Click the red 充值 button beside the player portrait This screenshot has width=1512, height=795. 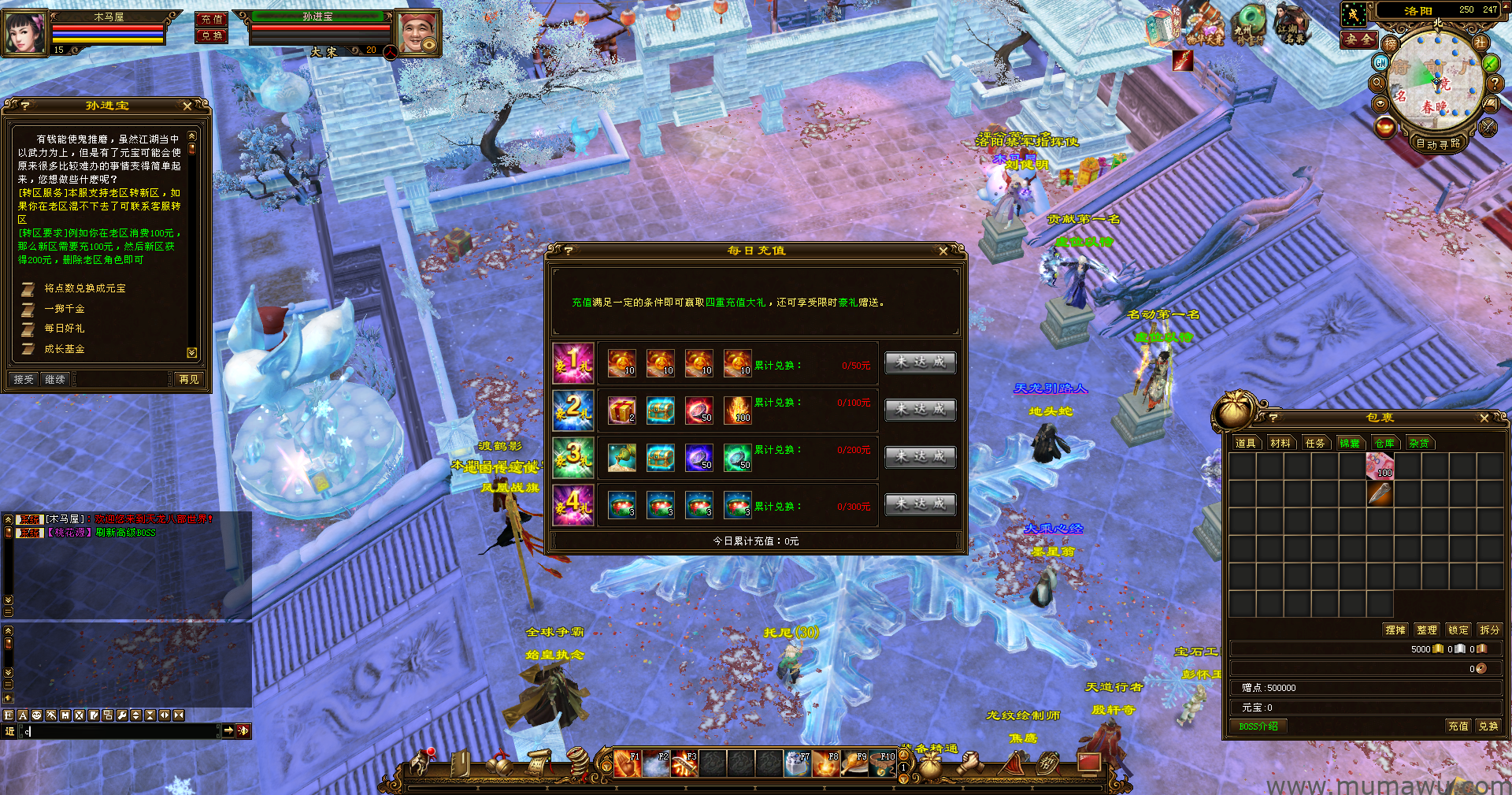pyautogui.click(x=211, y=19)
